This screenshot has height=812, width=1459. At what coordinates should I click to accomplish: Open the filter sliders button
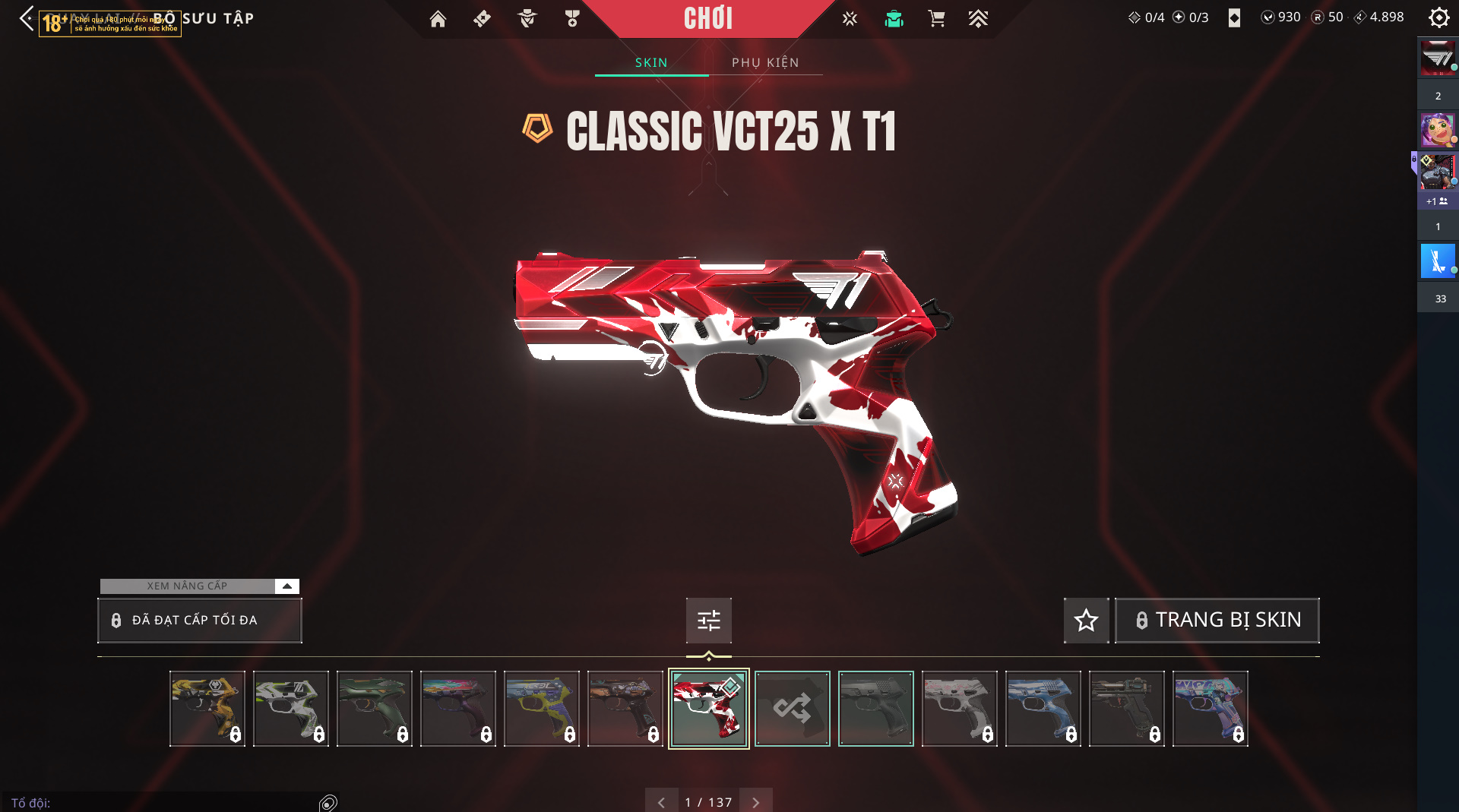(x=708, y=621)
